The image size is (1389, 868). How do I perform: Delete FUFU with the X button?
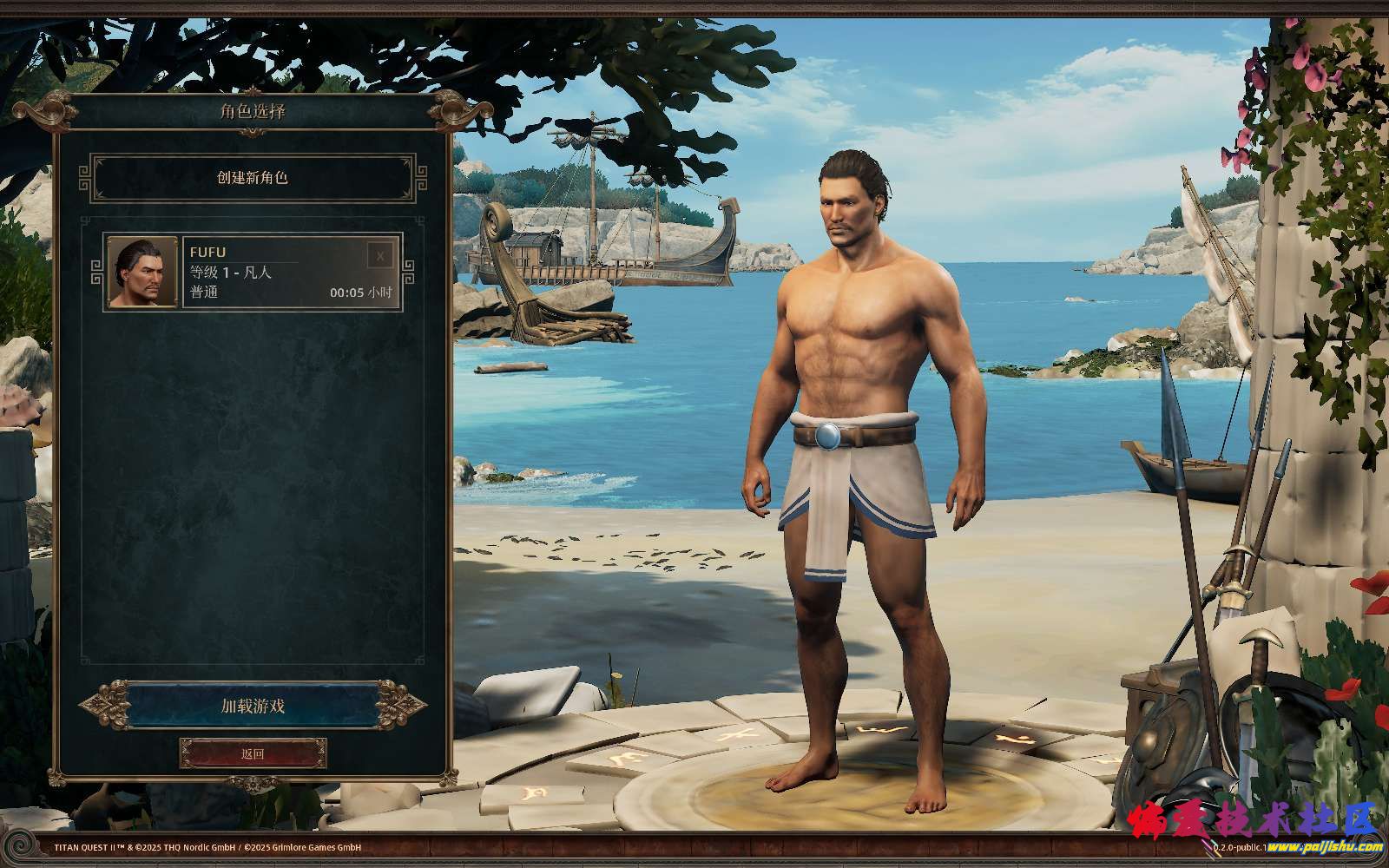pyautogui.click(x=380, y=256)
